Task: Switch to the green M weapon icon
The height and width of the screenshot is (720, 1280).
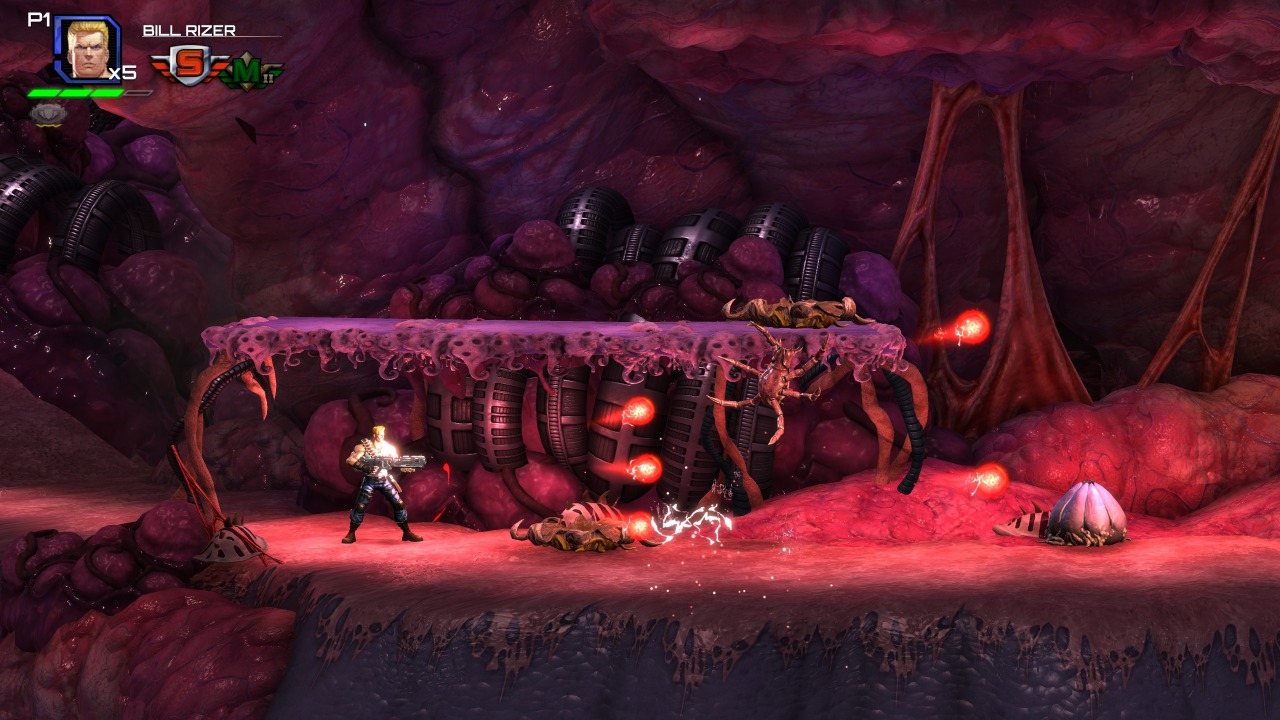Action: (250, 72)
